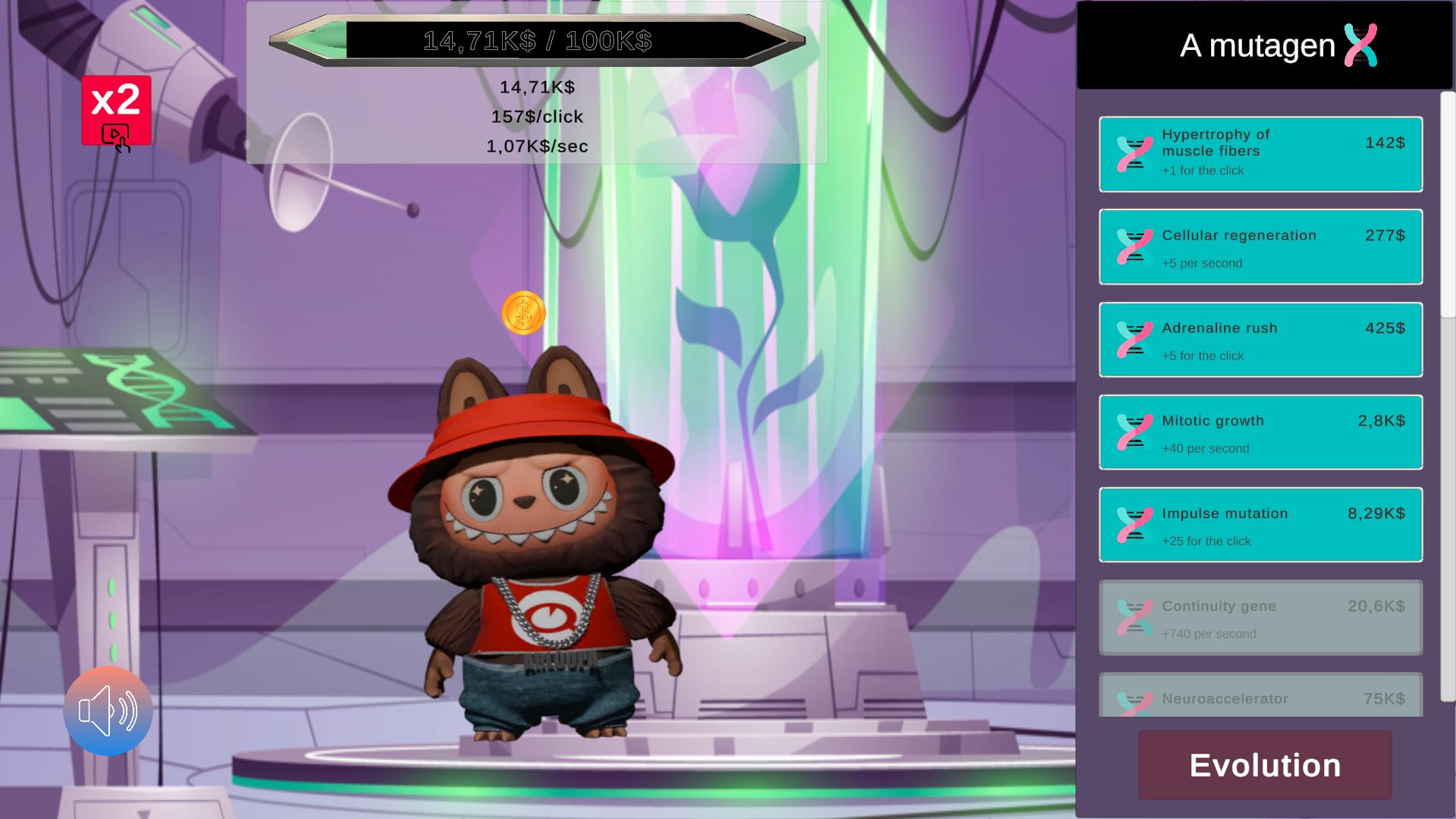Click the DNA icon on Impulse mutation
1456x819 pixels.
point(1133,524)
